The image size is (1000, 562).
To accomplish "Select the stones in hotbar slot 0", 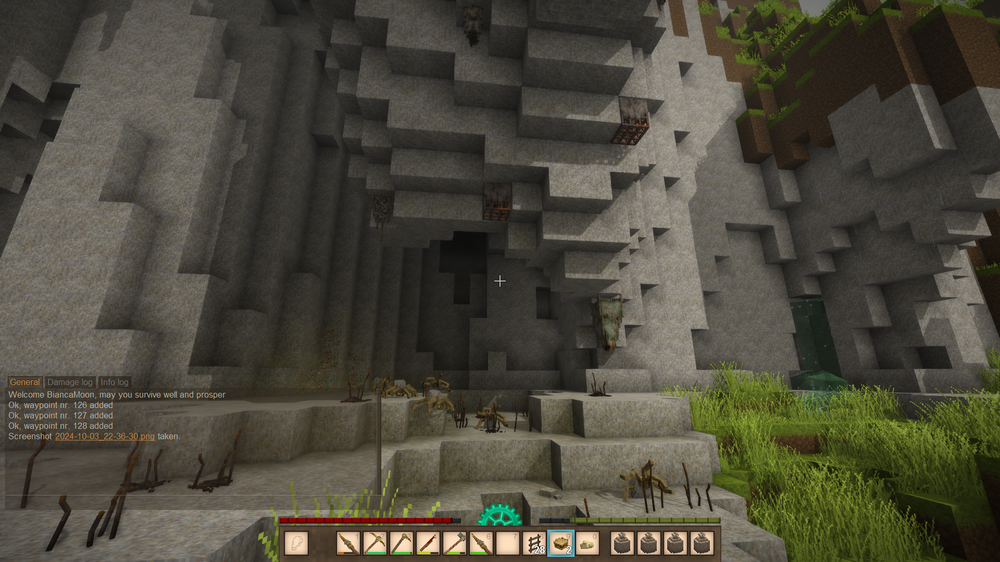I will coord(588,543).
